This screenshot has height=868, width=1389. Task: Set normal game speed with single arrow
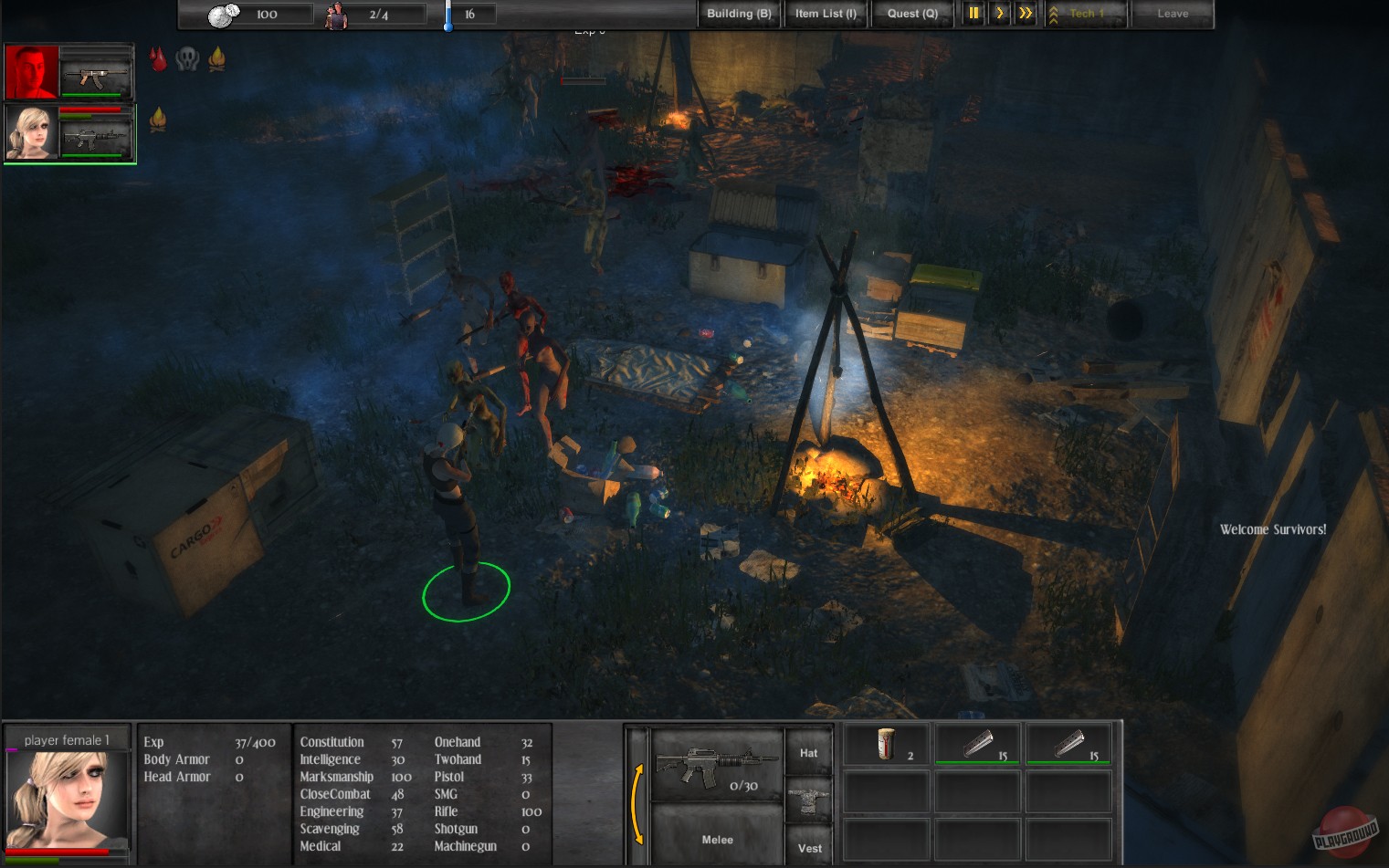click(999, 14)
